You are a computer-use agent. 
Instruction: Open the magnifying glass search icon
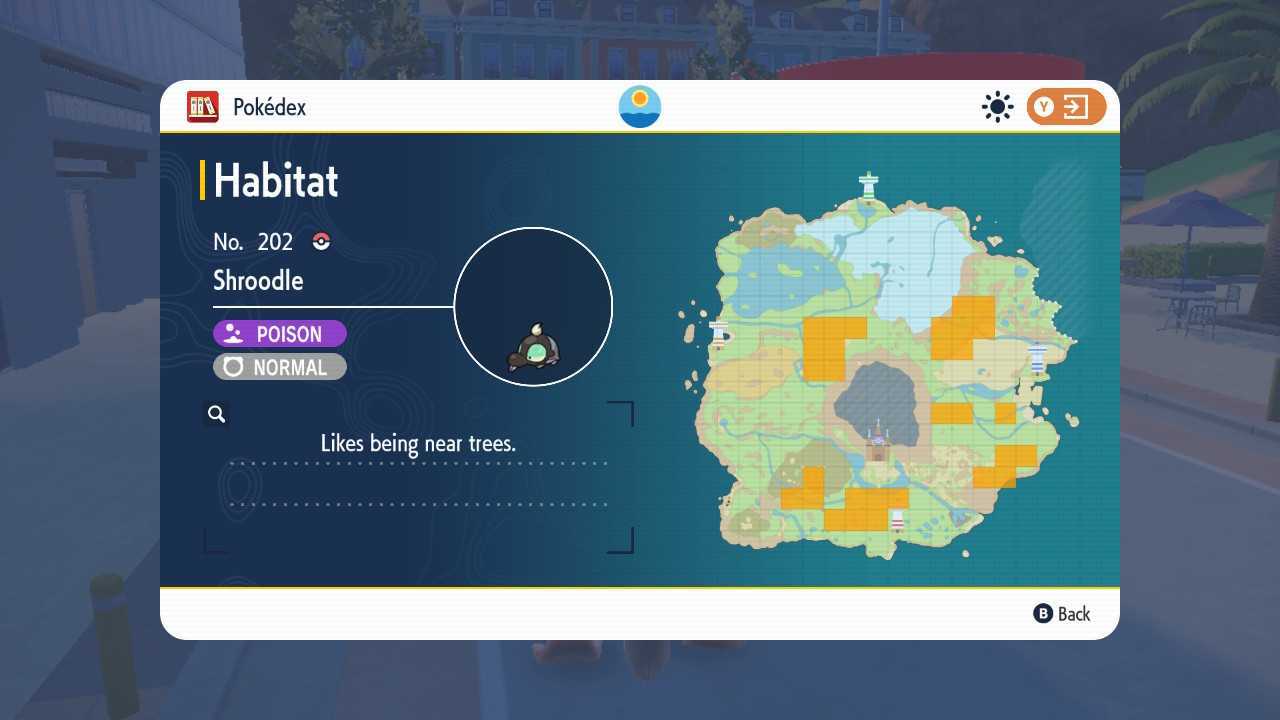tap(216, 413)
